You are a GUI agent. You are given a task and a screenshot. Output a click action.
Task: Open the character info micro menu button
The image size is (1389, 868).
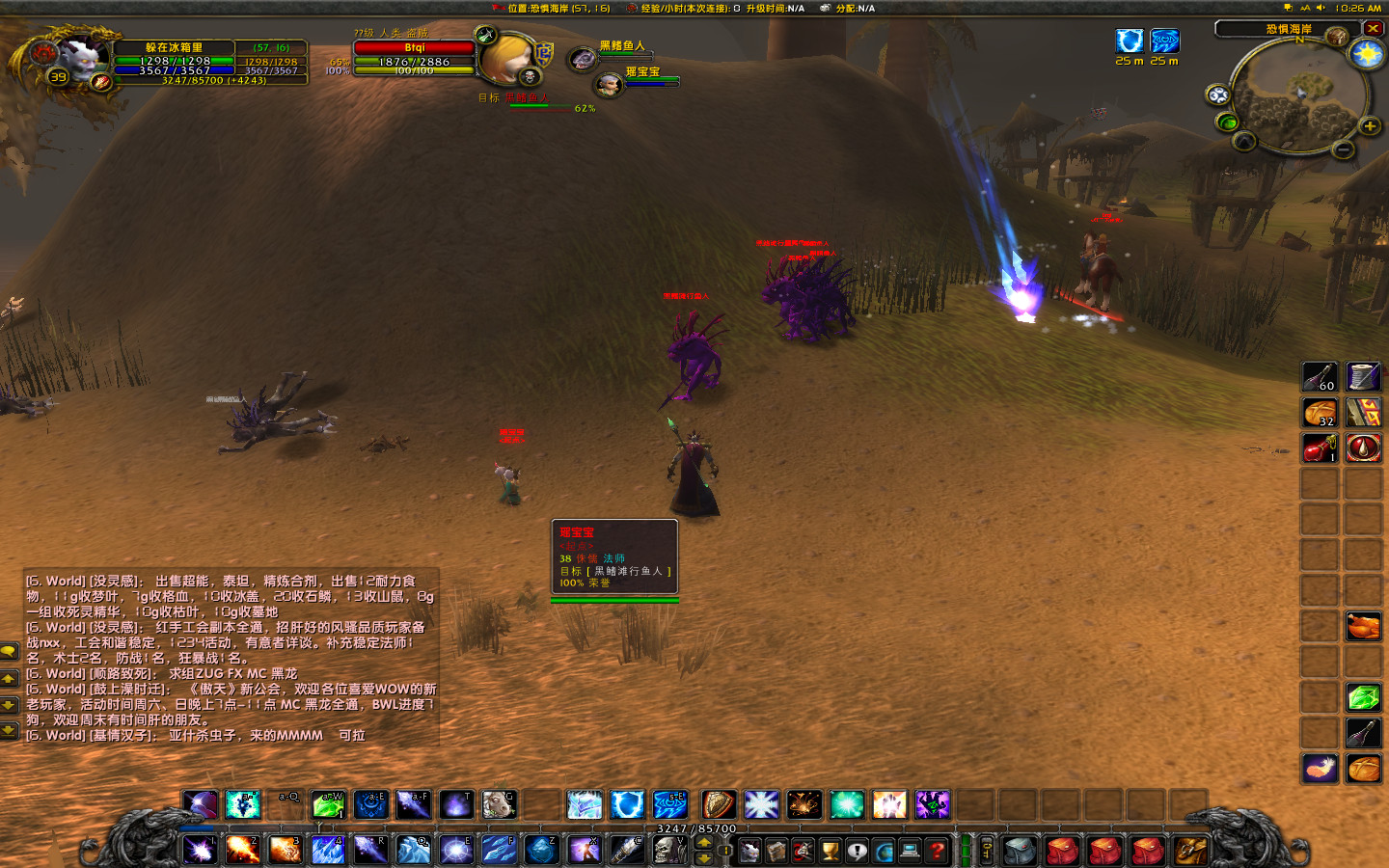[x=750, y=851]
